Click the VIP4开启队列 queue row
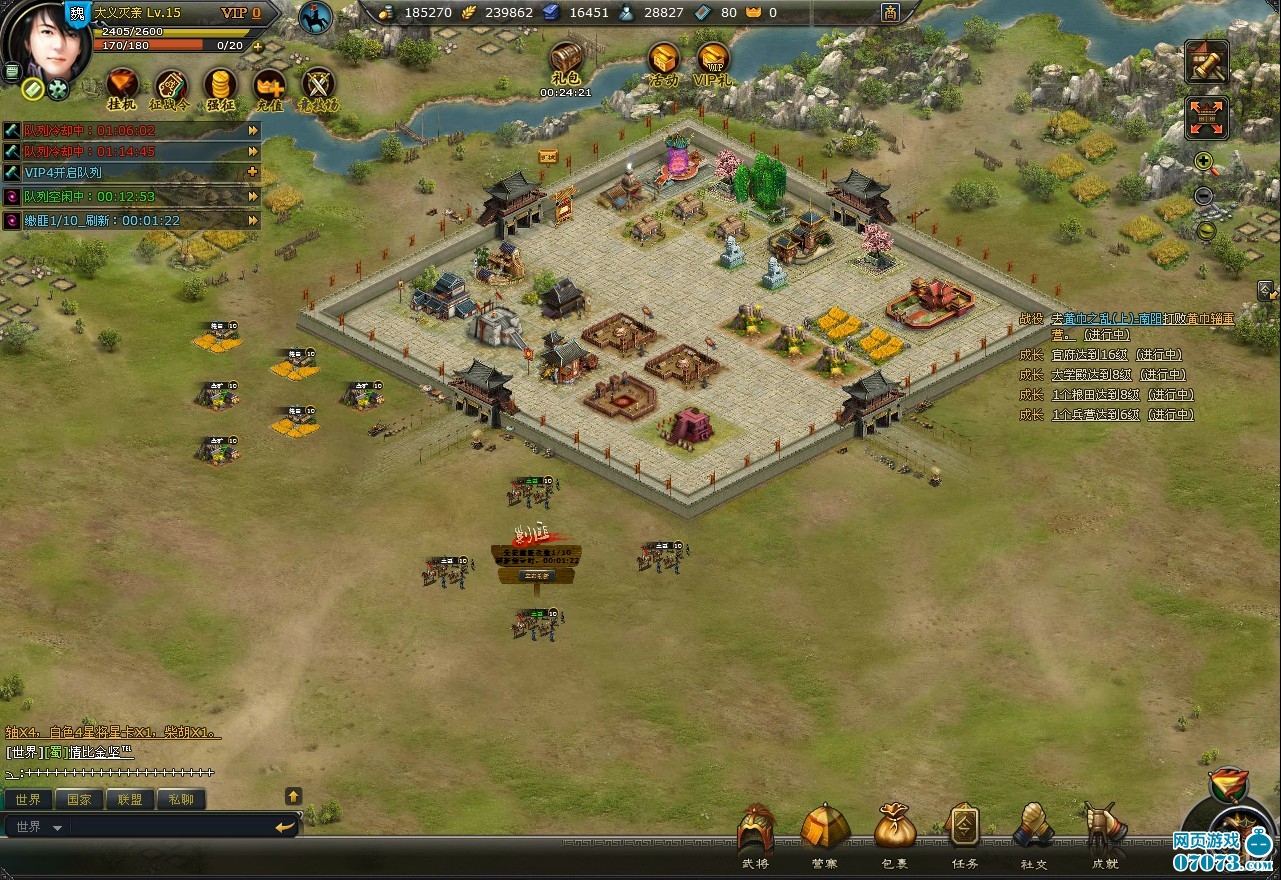This screenshot has height=880, width=1281. click(130, 173)
